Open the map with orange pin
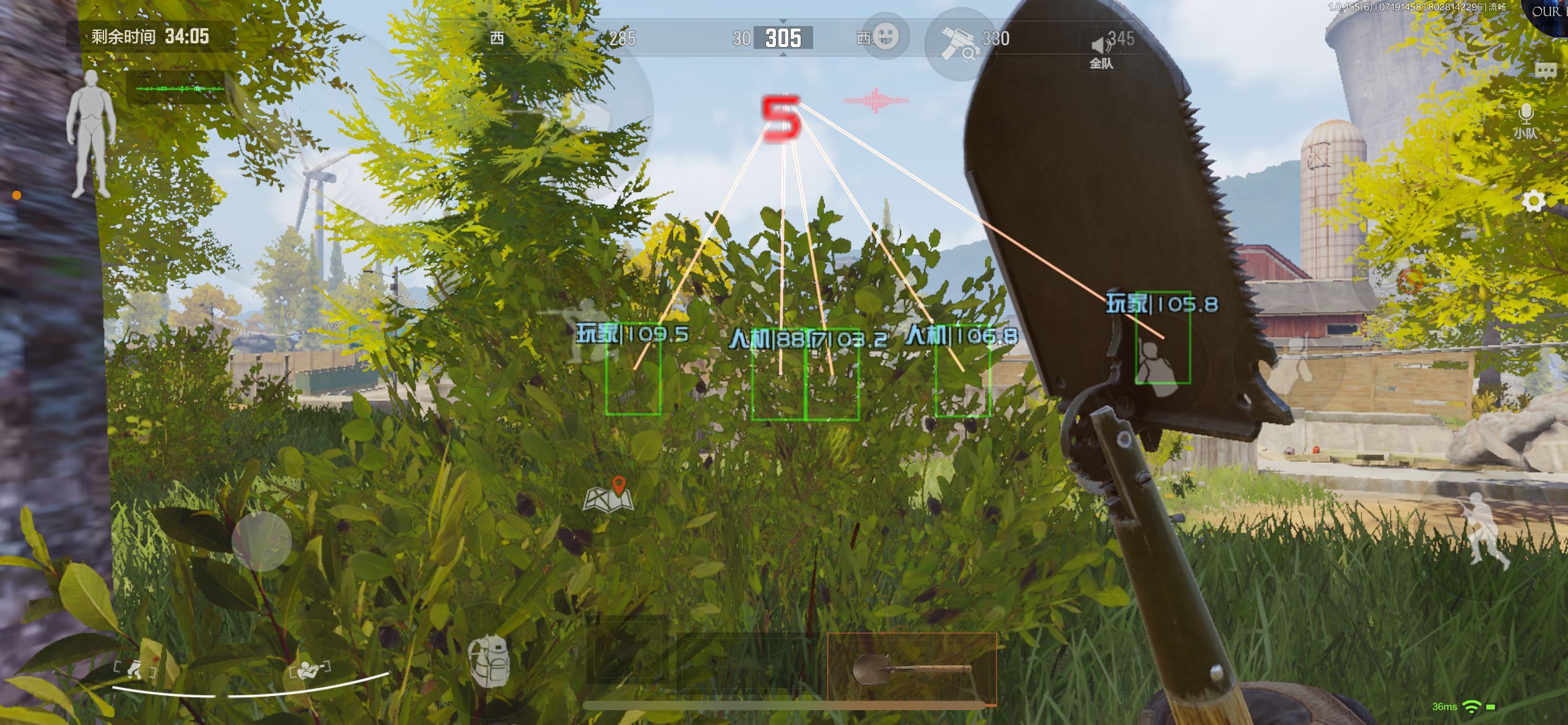This screenshot has height=725, width=1568. click(x=609, y=495)
